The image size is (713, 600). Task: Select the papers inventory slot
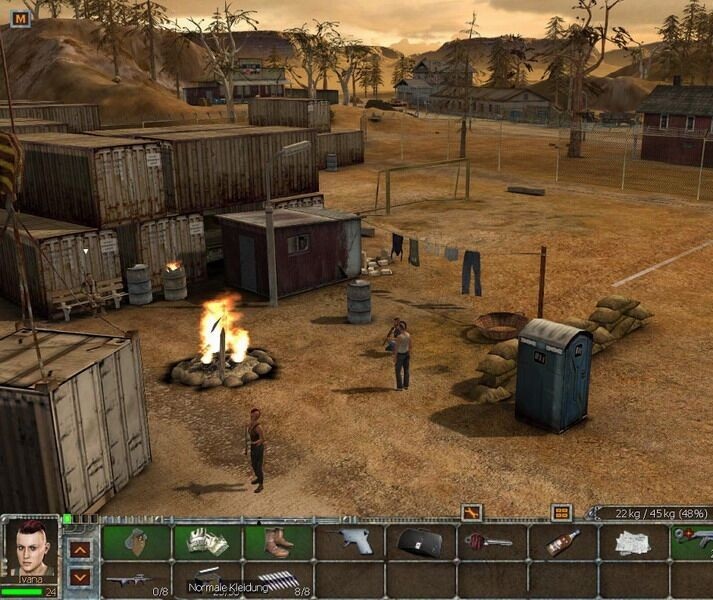633,542
